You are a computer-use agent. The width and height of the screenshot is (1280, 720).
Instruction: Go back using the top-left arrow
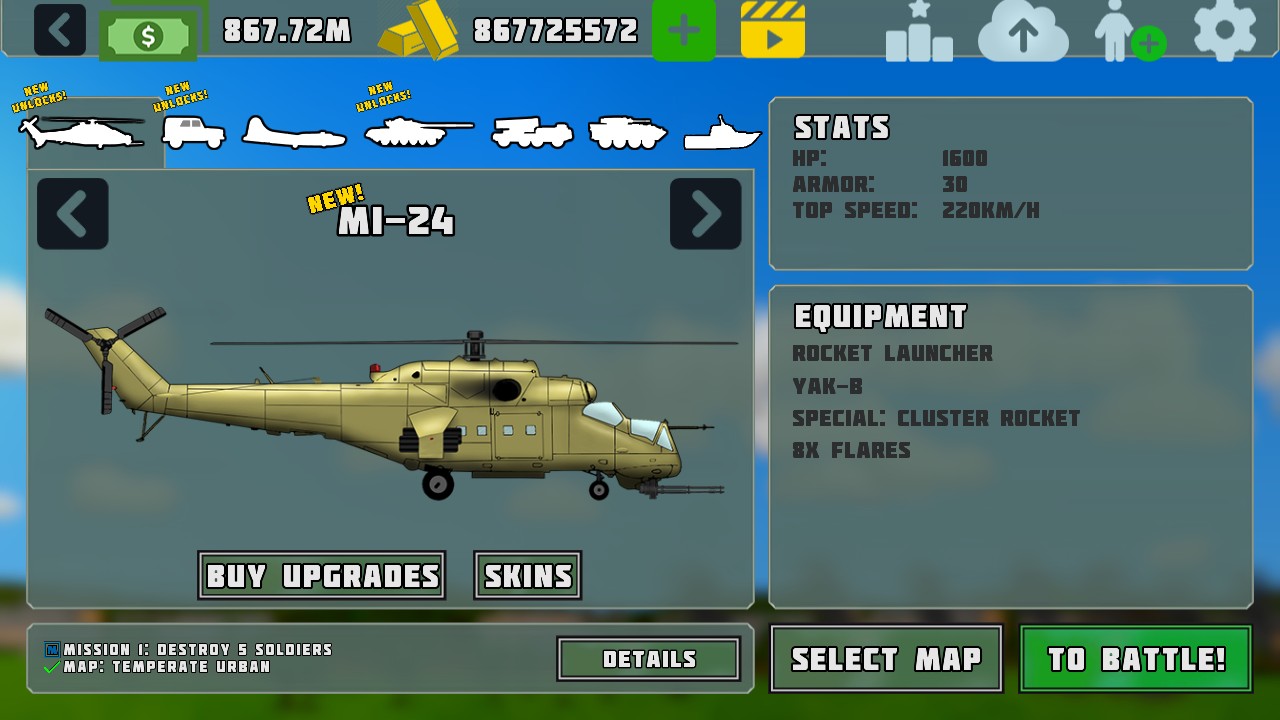point(60,30)
